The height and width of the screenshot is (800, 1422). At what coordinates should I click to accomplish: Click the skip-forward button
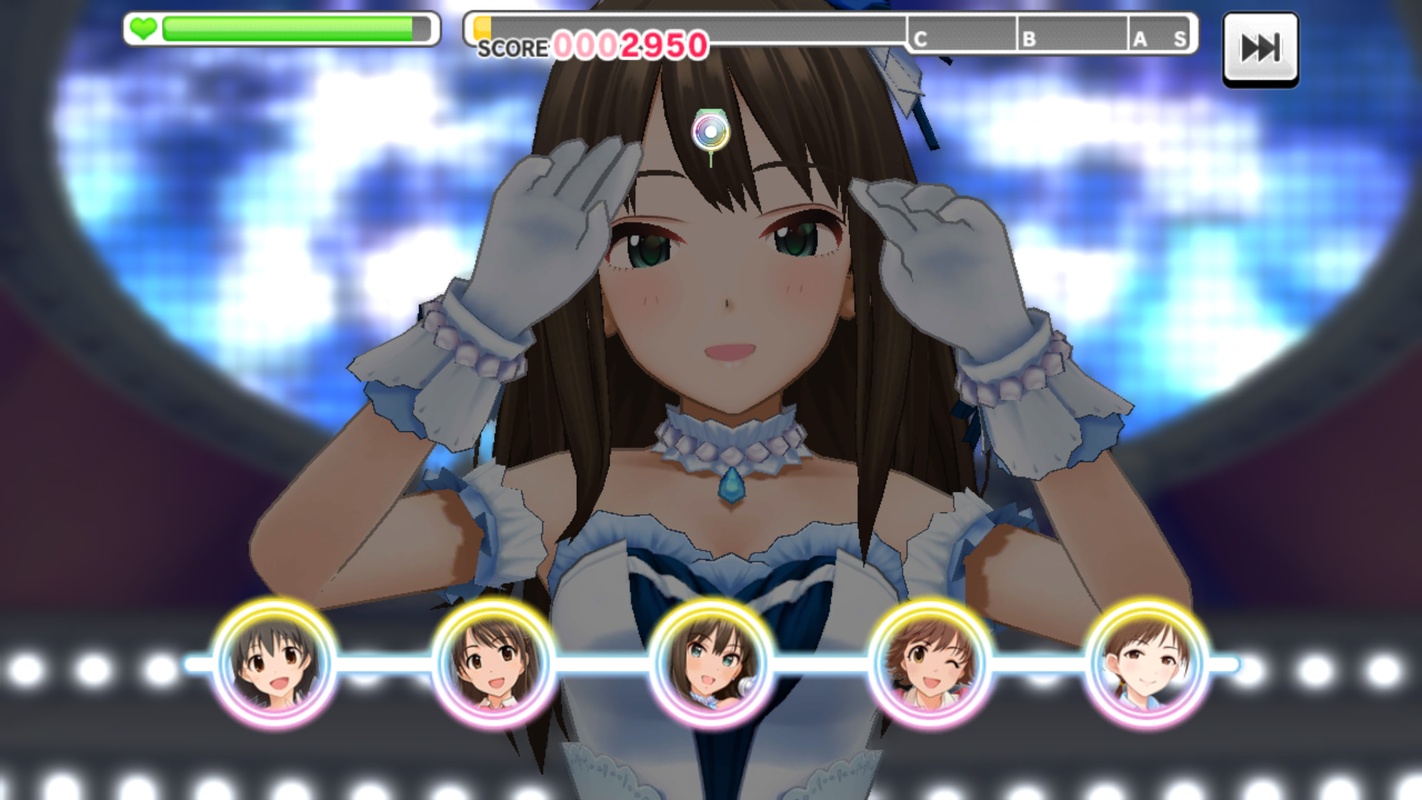point(1260,48)
